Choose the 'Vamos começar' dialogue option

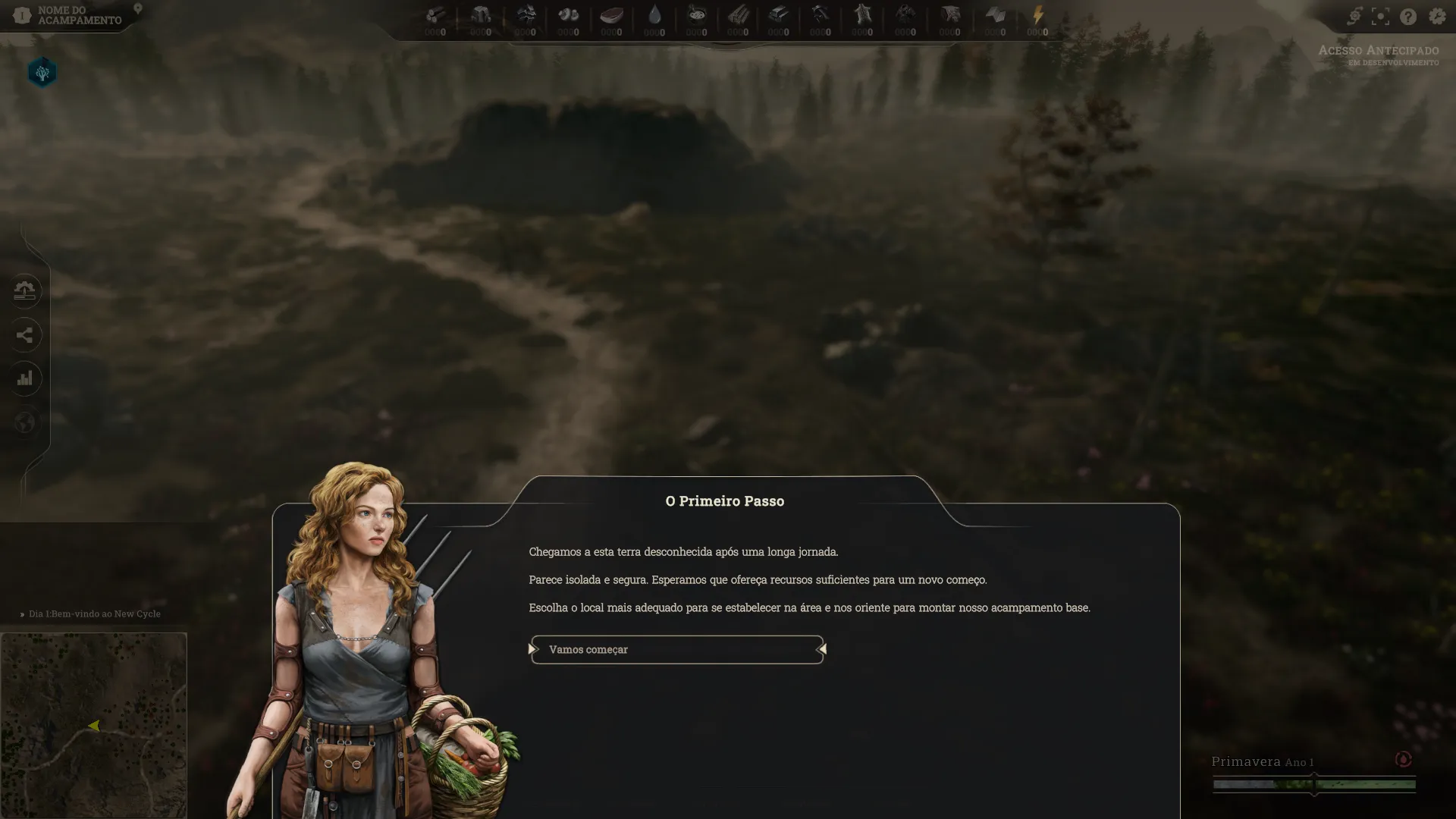pos(676,650)
